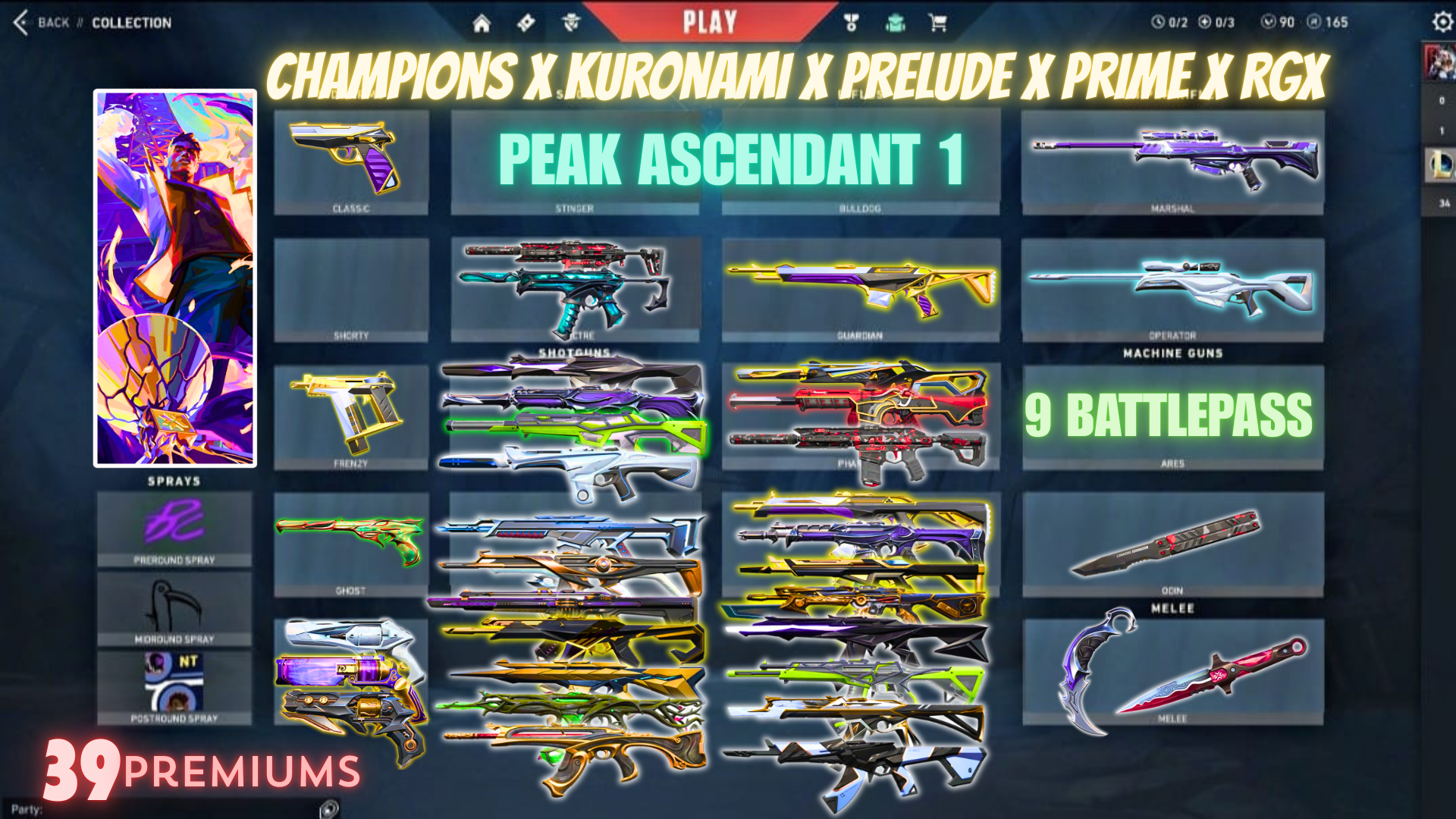
Task: Select the Classic pistol skin slot
Action: tap(351, 159)
